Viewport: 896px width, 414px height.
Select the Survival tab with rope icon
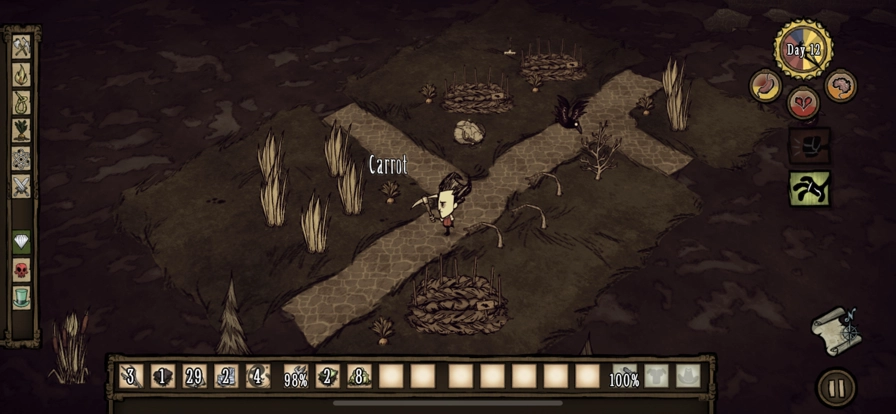[21, 102]
